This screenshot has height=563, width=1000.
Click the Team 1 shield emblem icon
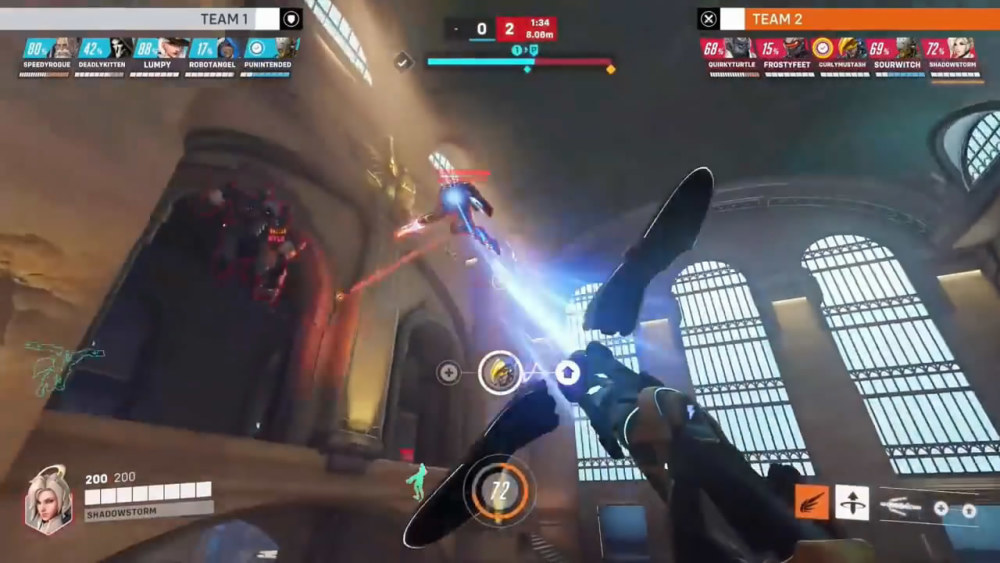[x=291, y=19]
